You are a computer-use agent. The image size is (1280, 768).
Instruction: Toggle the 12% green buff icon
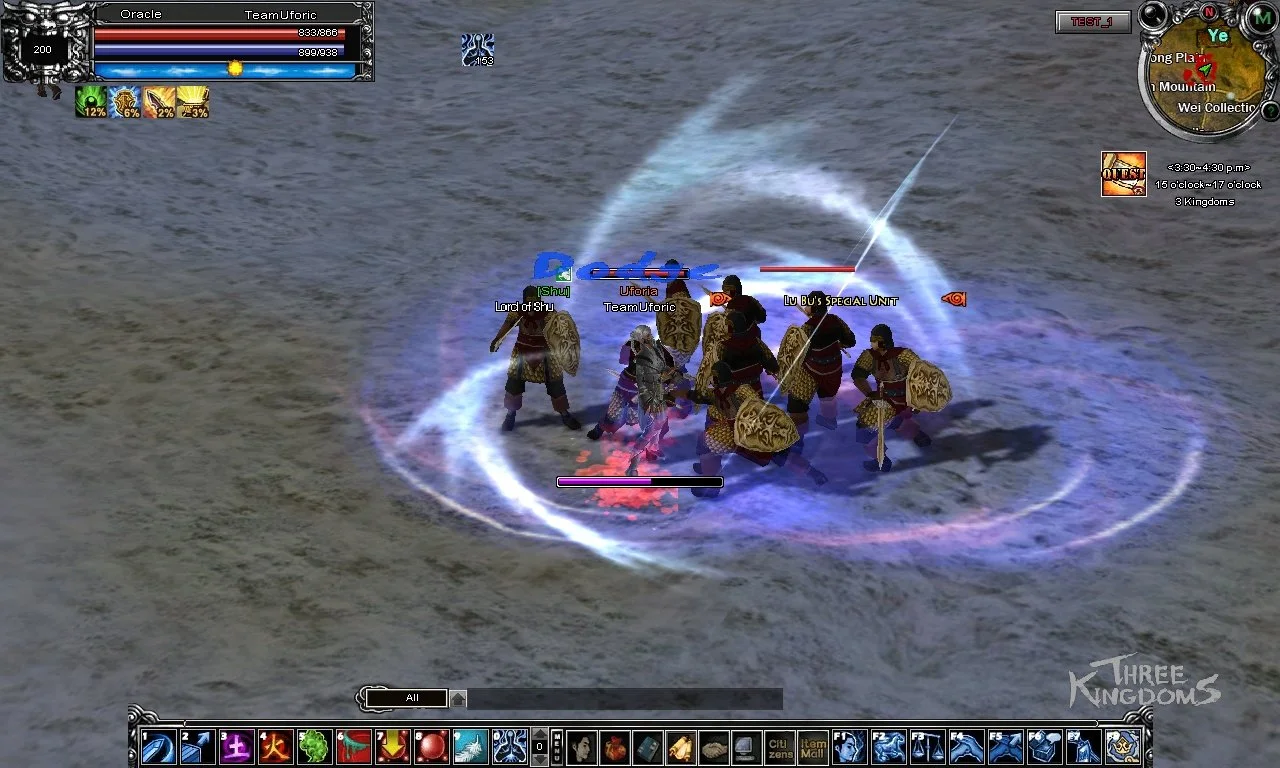point(92,103)
